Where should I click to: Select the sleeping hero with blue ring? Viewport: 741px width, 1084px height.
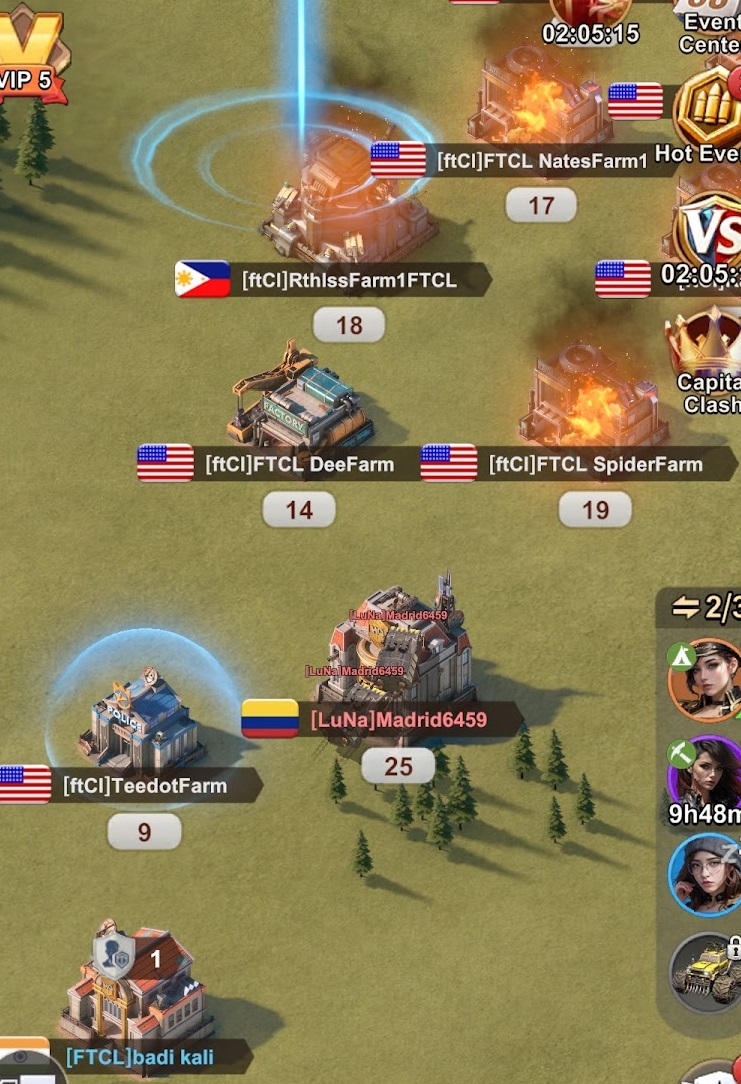point(706,875)
